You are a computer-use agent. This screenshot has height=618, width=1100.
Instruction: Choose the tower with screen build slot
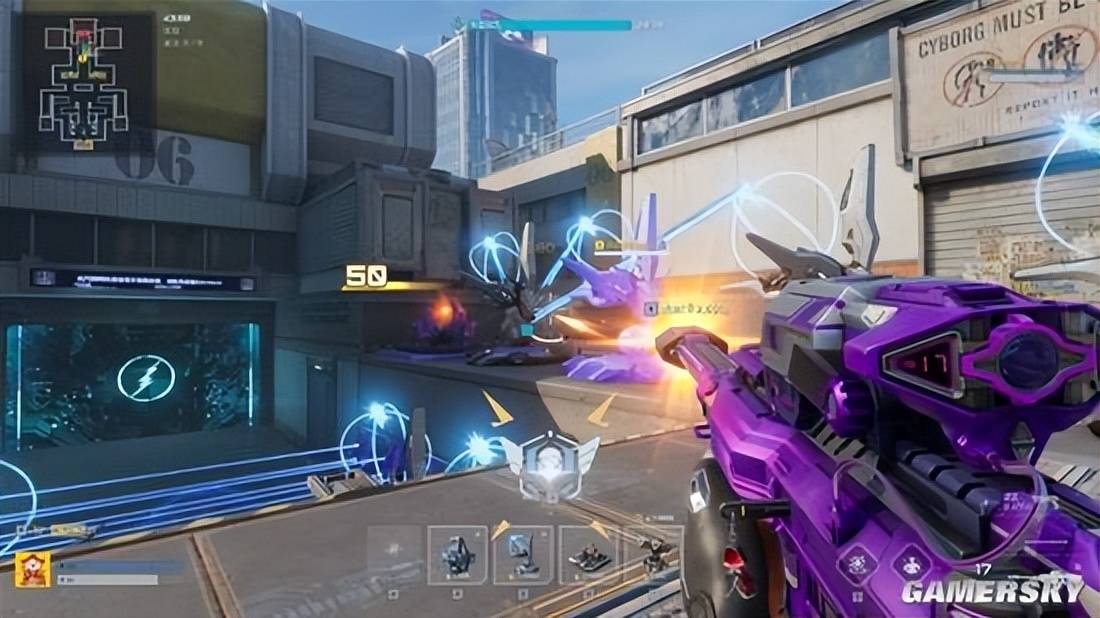(522, 555)
